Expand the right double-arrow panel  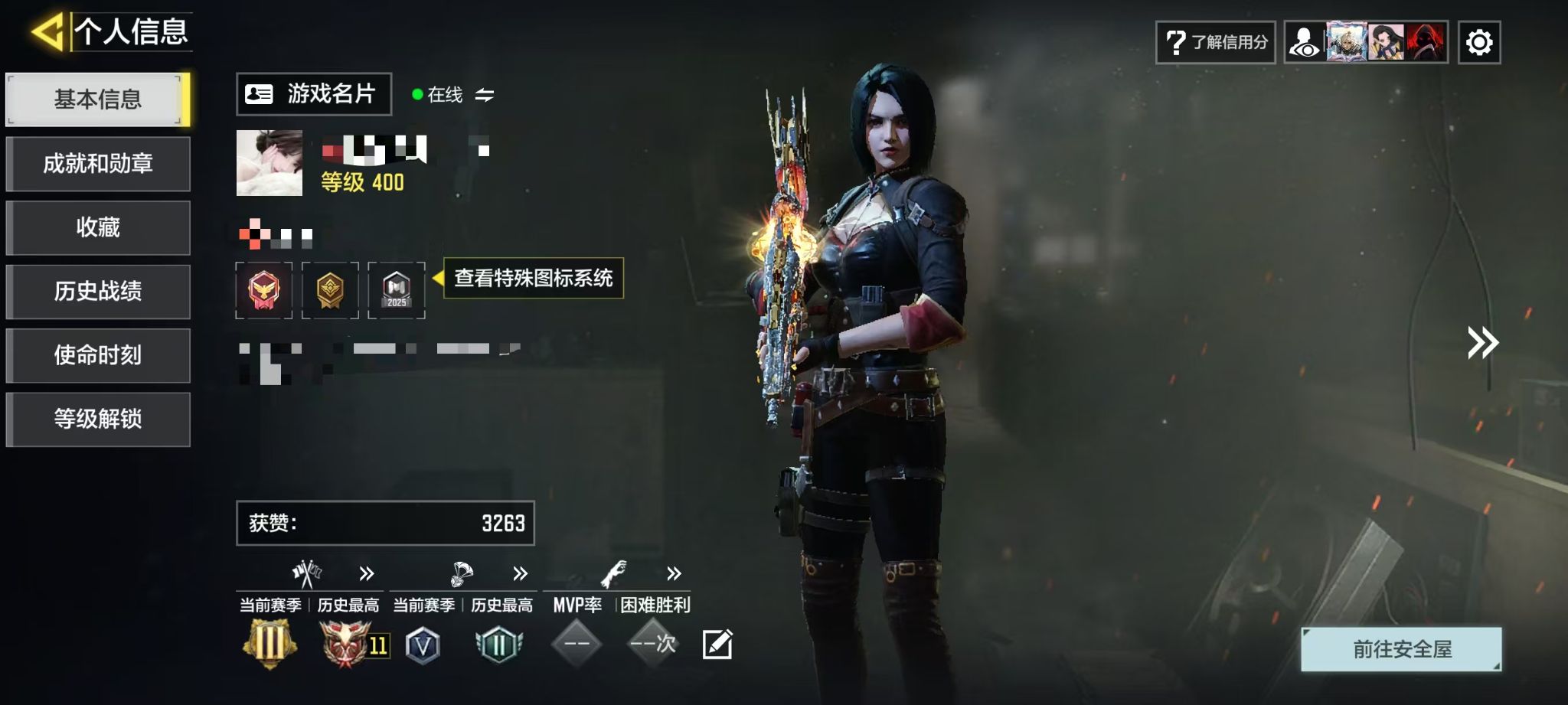(x=1482, y=343)
